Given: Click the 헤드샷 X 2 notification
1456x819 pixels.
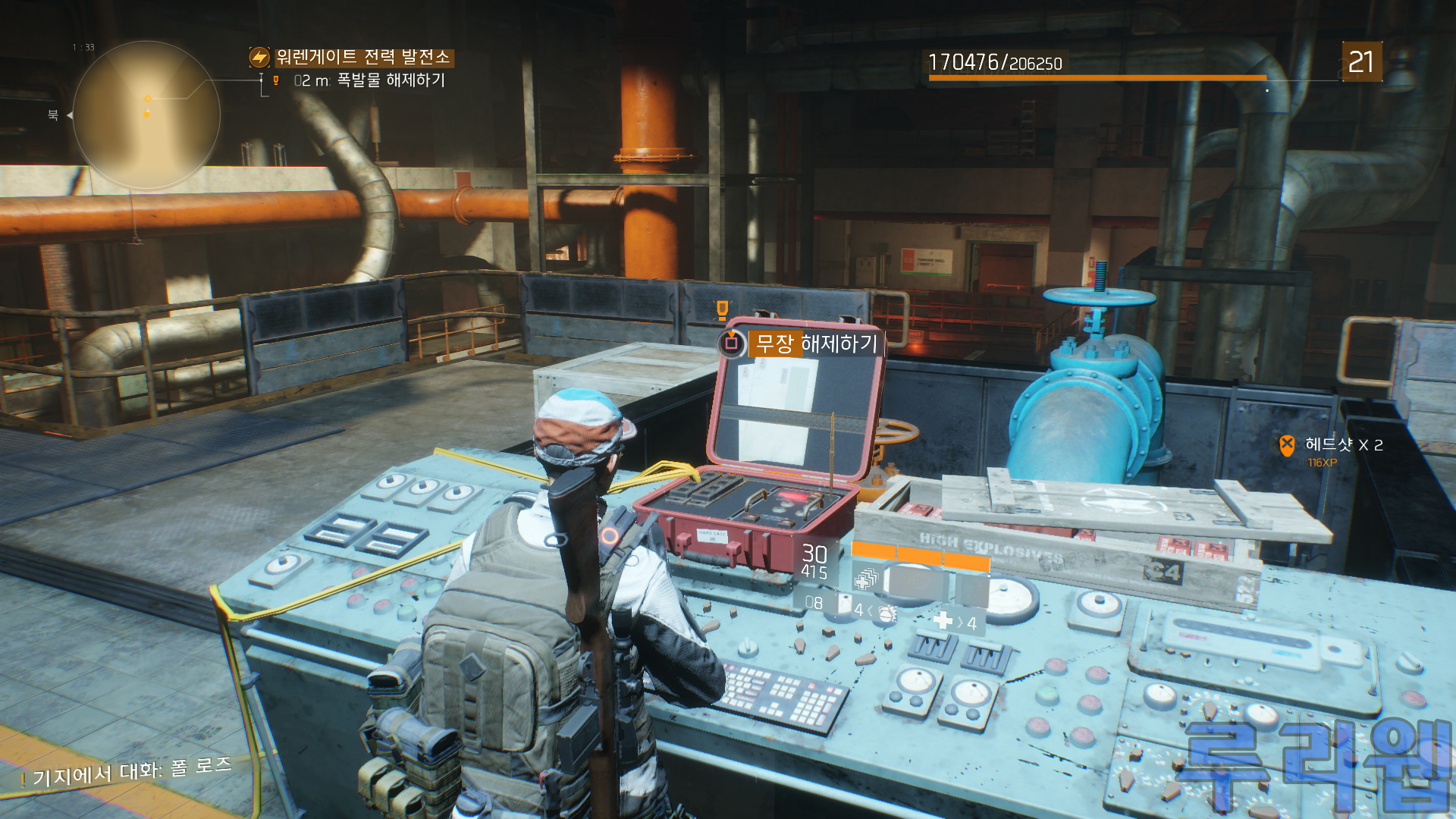Looking at the screenshot, I should click(1343, 445).
